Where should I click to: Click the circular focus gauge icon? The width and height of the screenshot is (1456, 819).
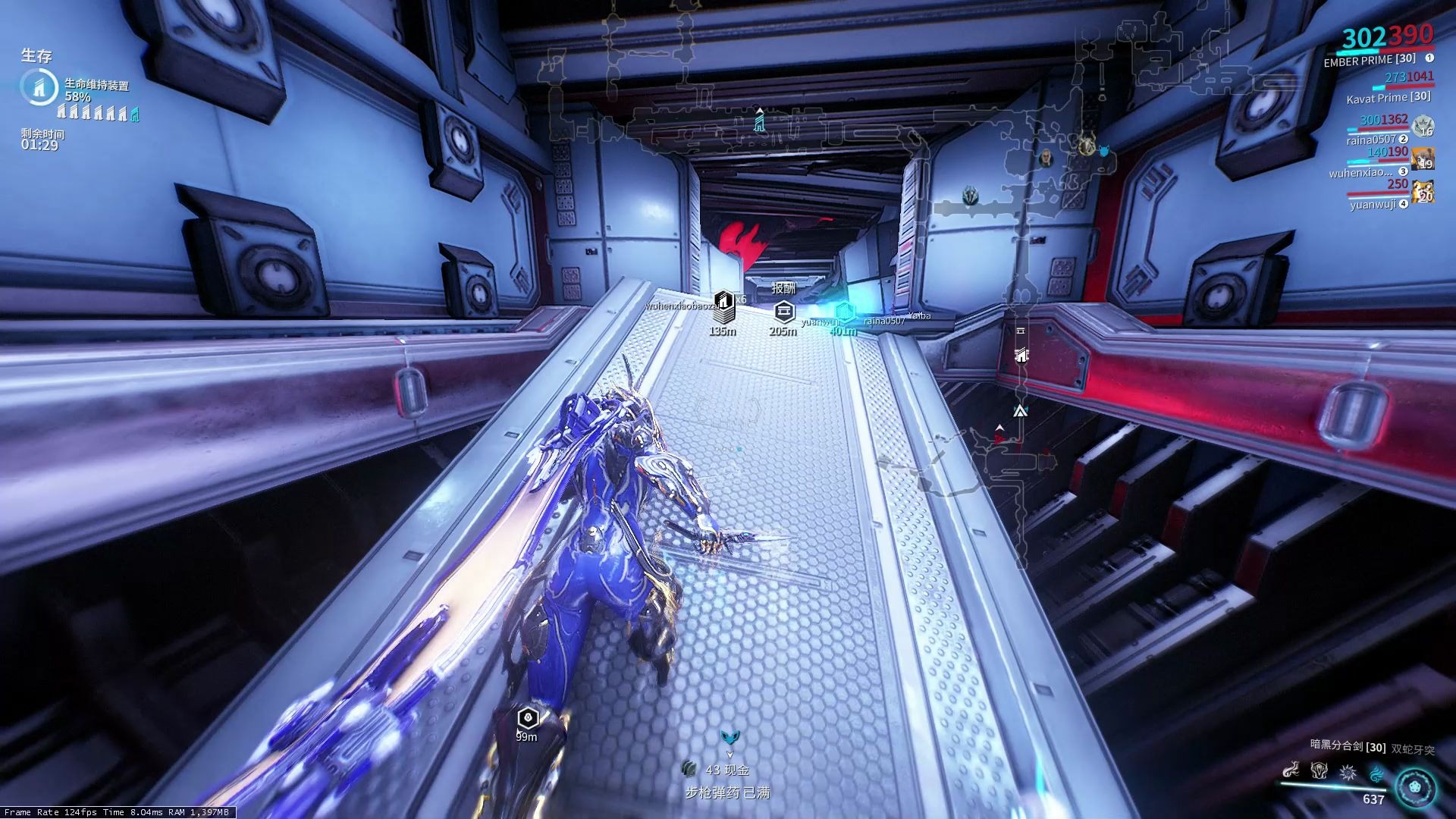1415,786
